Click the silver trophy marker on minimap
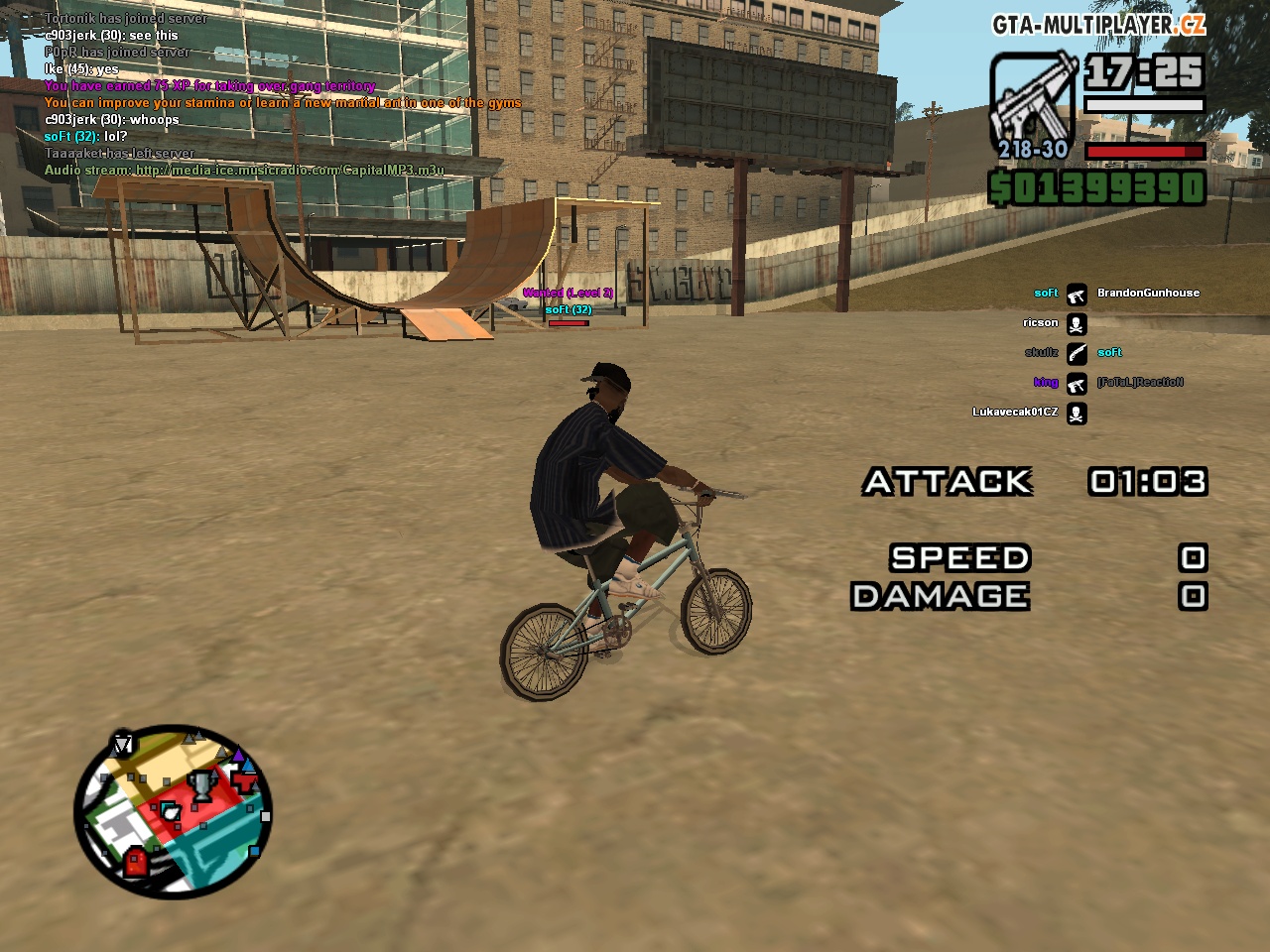 (201, 785)
